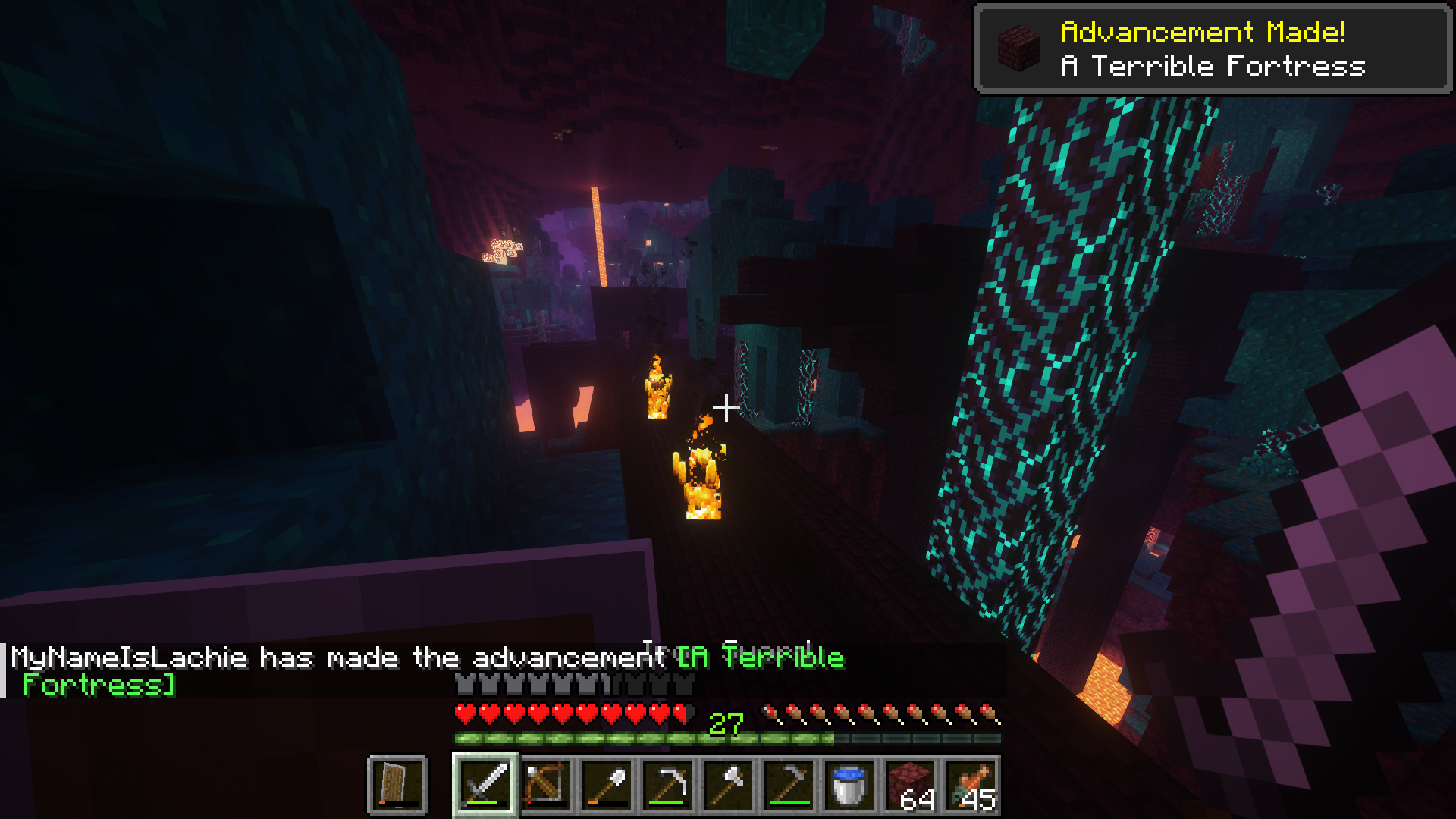Choose the iron shovel slot
The image size is (1456, 819).
point(607,785)
